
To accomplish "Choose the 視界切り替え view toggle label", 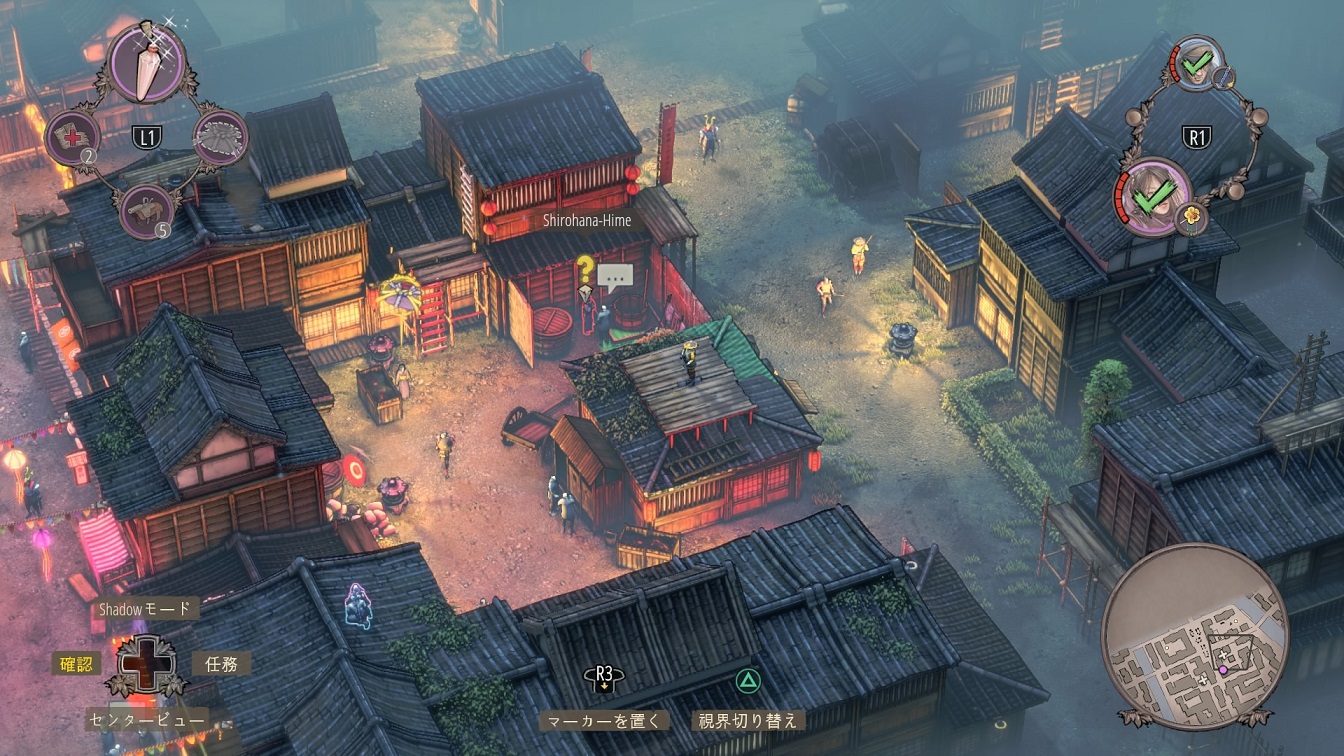I will point(747,720).
